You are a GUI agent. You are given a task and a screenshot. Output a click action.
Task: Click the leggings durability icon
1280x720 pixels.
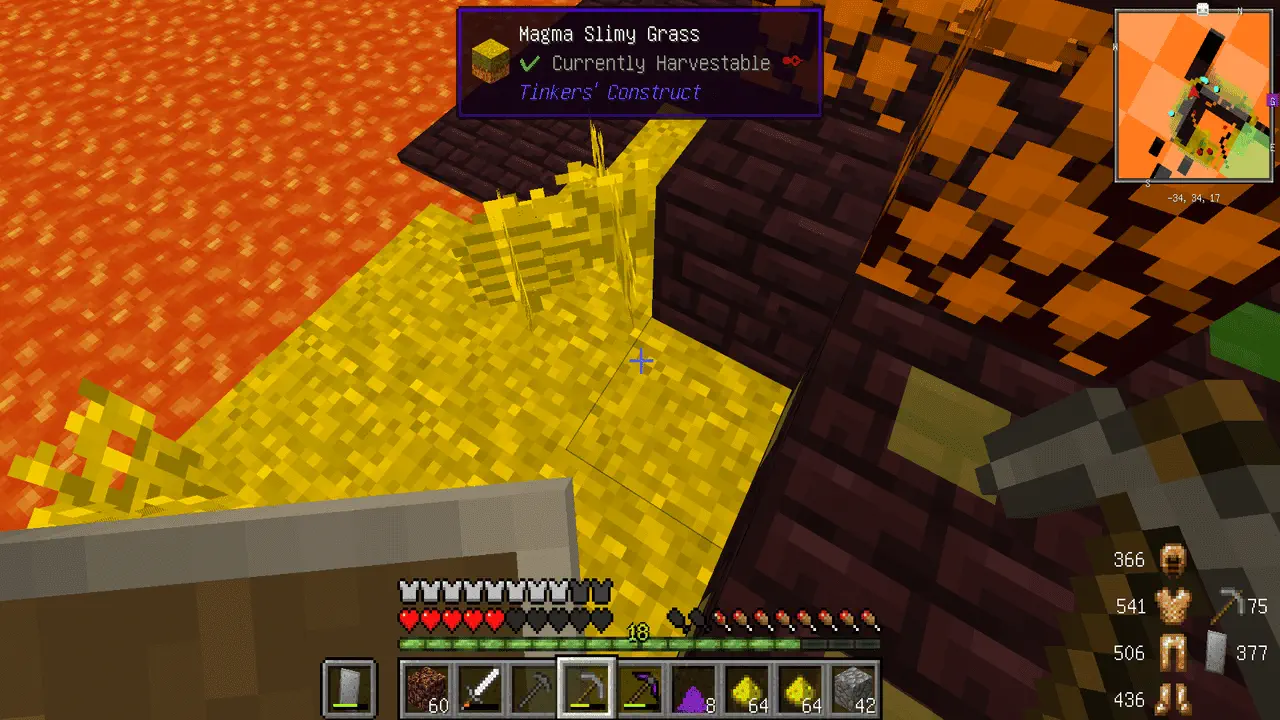pyautogui.click(x=1171, y=653)
